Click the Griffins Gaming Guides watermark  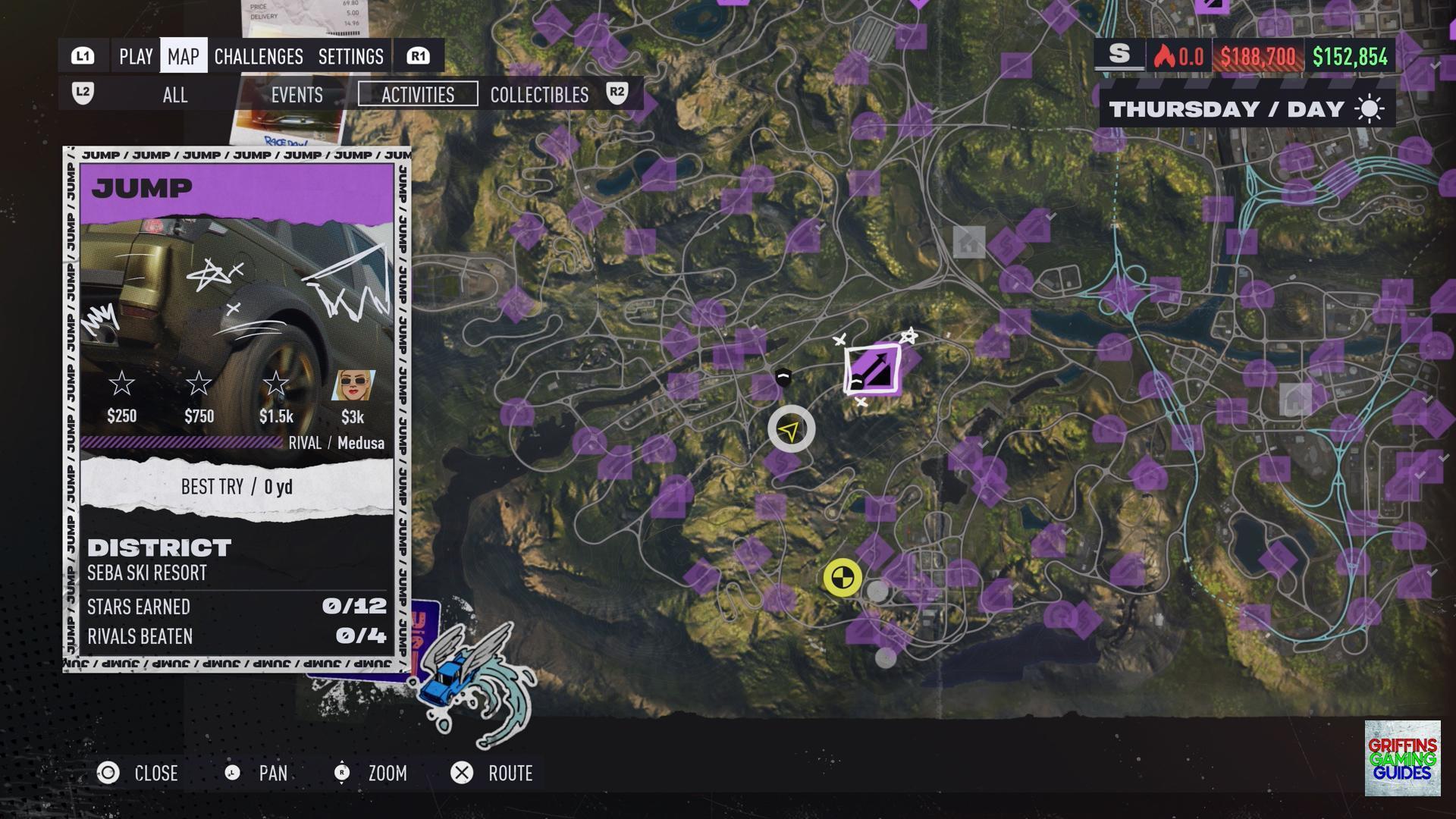[x=1402, y=758]
